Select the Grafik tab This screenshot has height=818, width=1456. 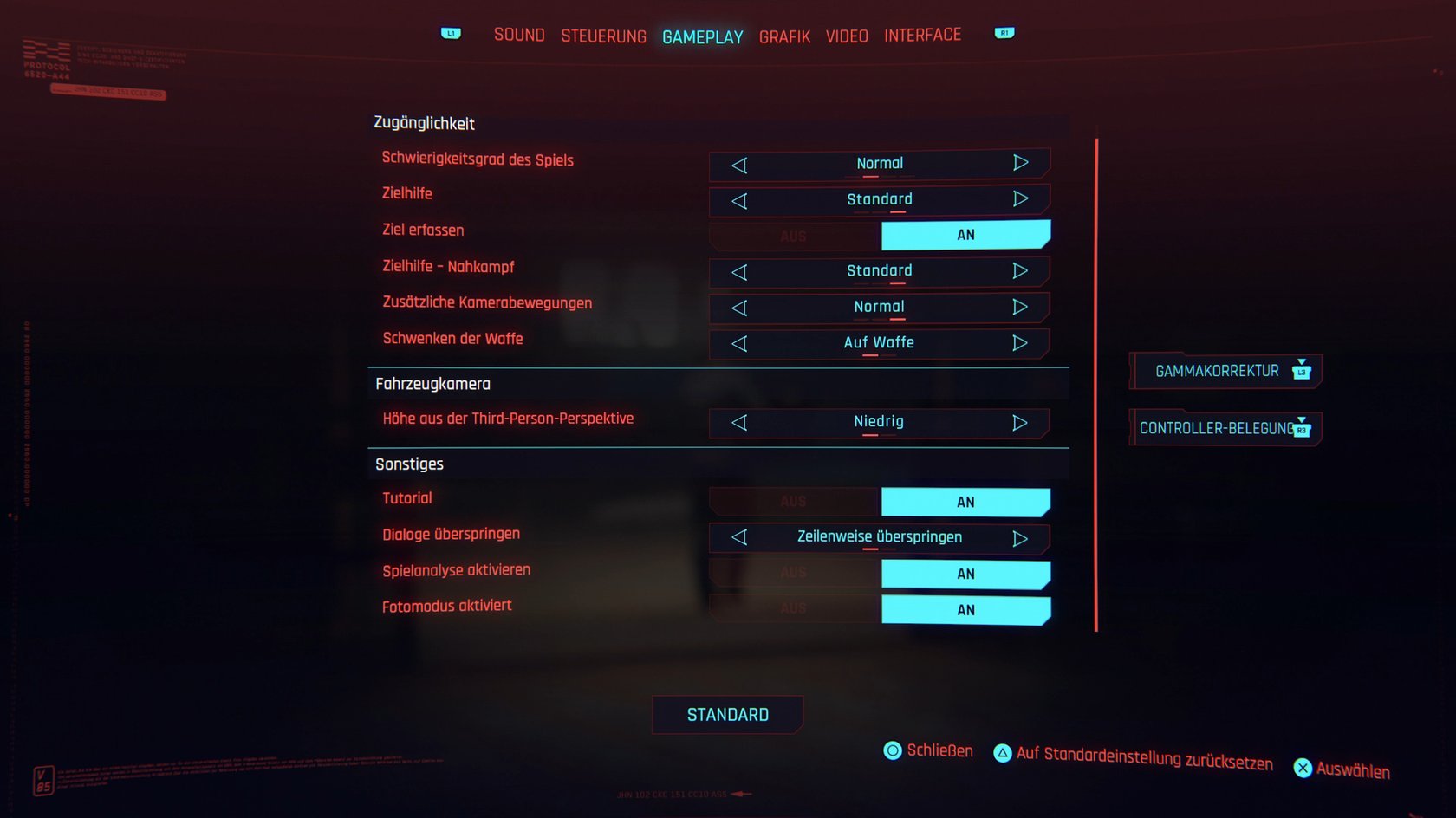(784, 37)
